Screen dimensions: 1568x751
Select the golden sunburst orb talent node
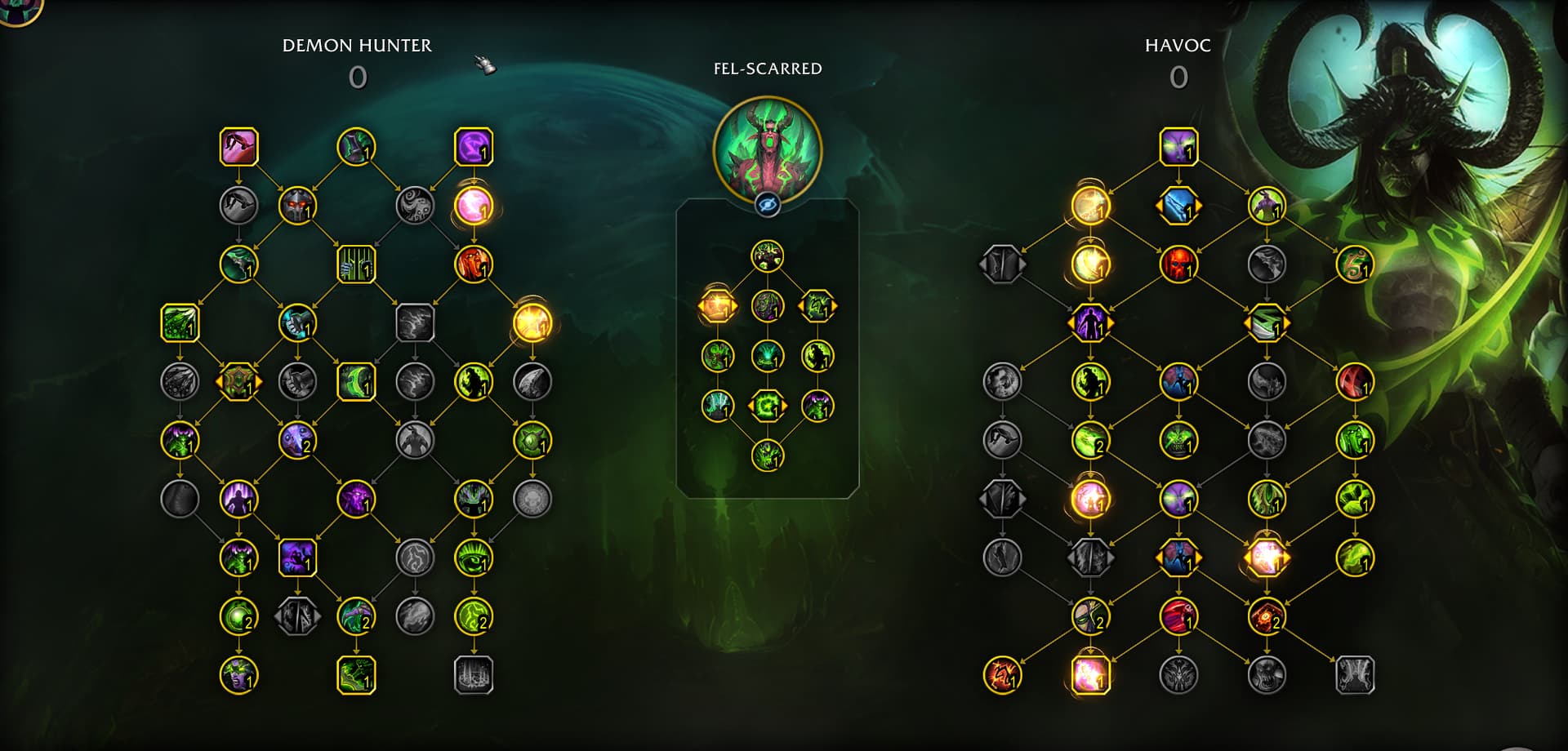(x=532, y=323)
